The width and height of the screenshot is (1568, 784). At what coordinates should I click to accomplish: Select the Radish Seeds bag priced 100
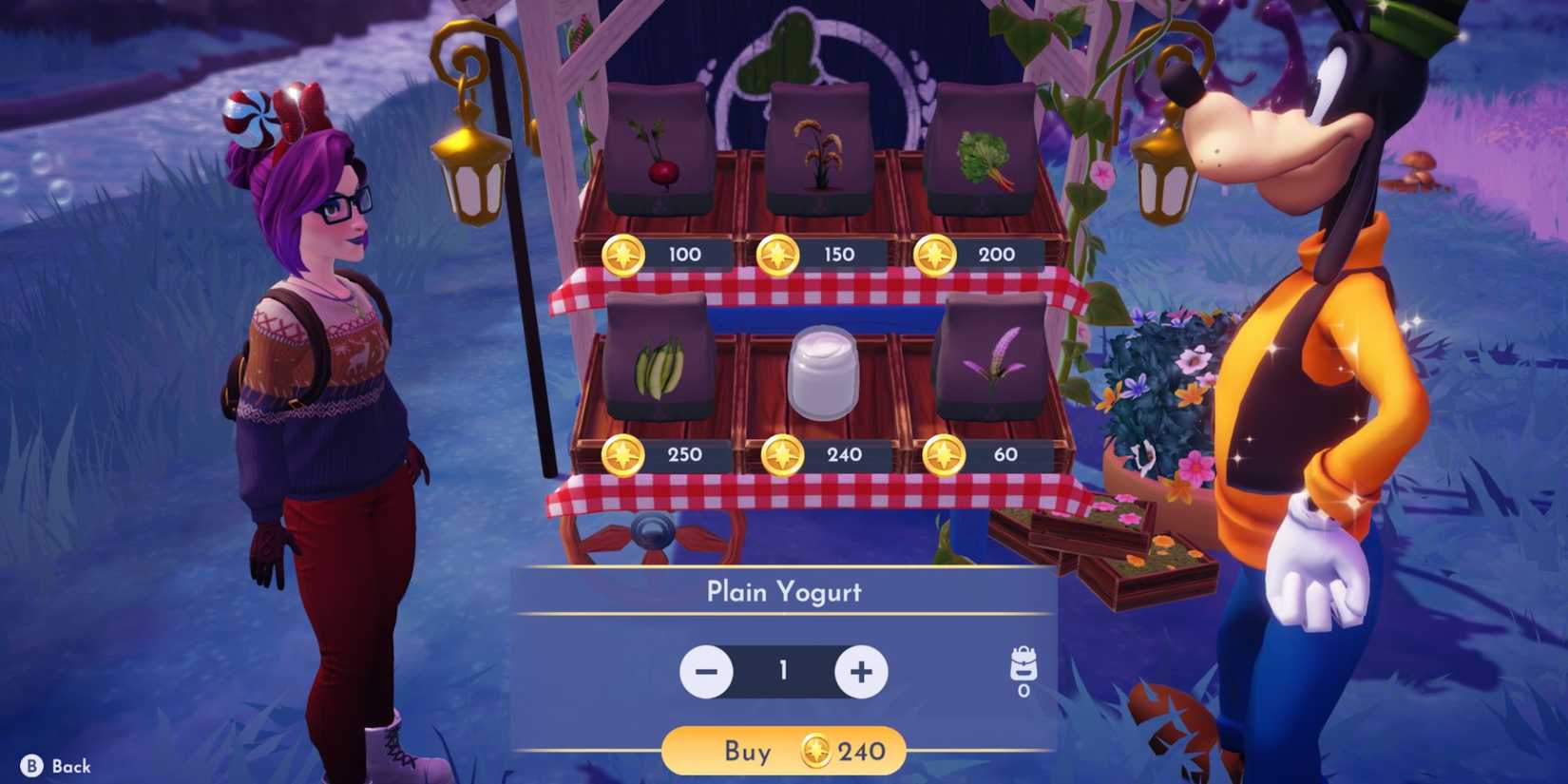click(x=660, y=152)
